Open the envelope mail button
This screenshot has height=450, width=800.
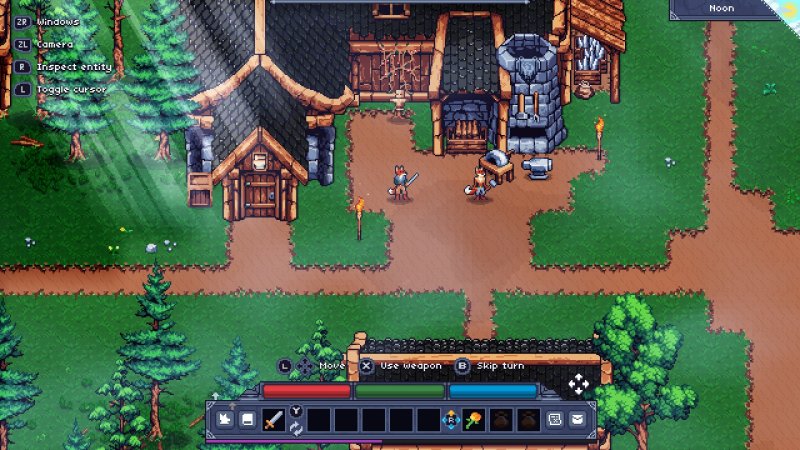point(578,420)
